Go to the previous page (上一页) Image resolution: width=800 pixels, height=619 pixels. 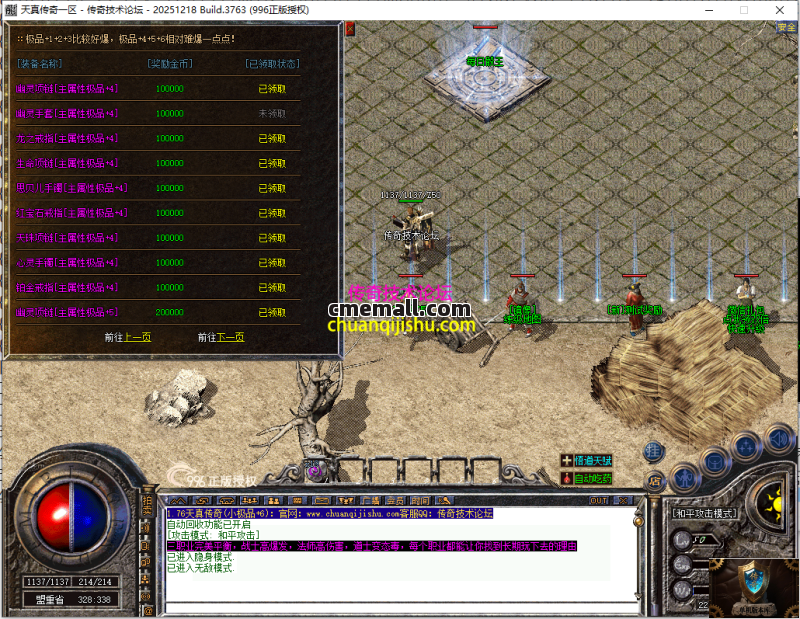137,338
